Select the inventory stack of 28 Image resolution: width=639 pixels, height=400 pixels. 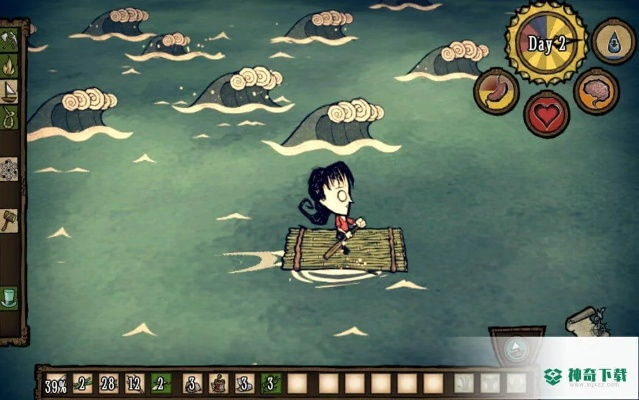click(109, 384)
